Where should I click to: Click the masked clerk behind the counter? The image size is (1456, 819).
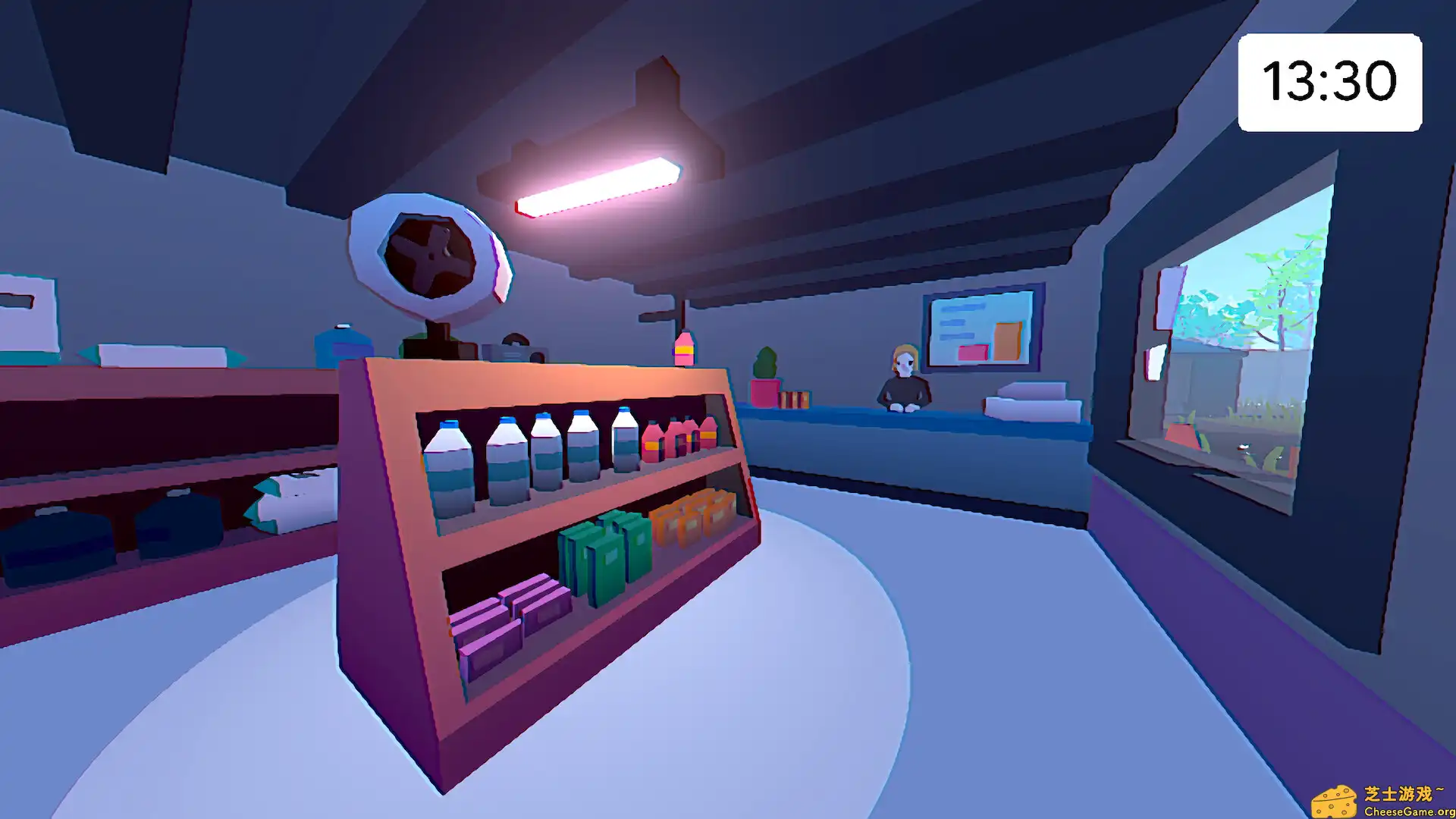point(904,379)
